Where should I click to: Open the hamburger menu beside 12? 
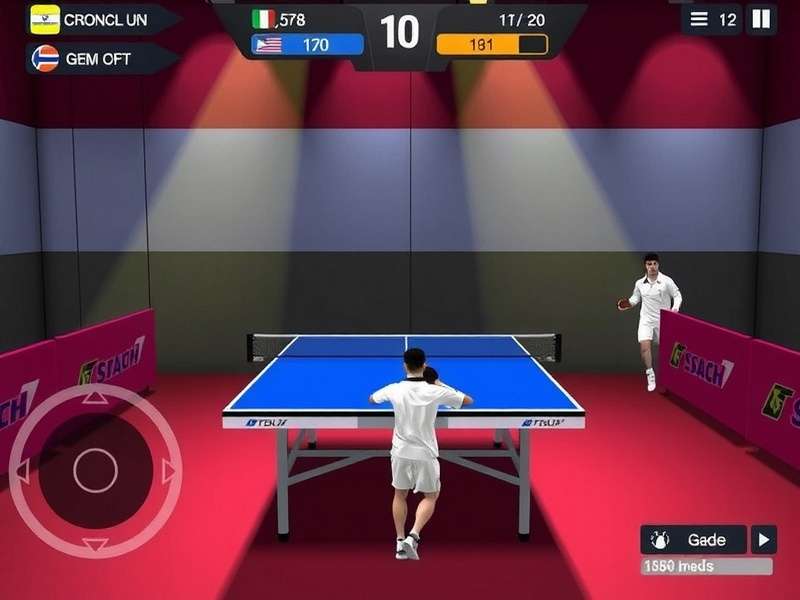(x=699, y=19)
